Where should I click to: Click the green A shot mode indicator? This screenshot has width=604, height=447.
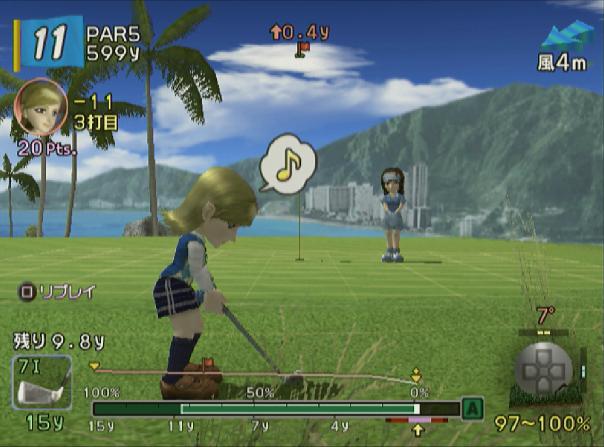(470, 408)
